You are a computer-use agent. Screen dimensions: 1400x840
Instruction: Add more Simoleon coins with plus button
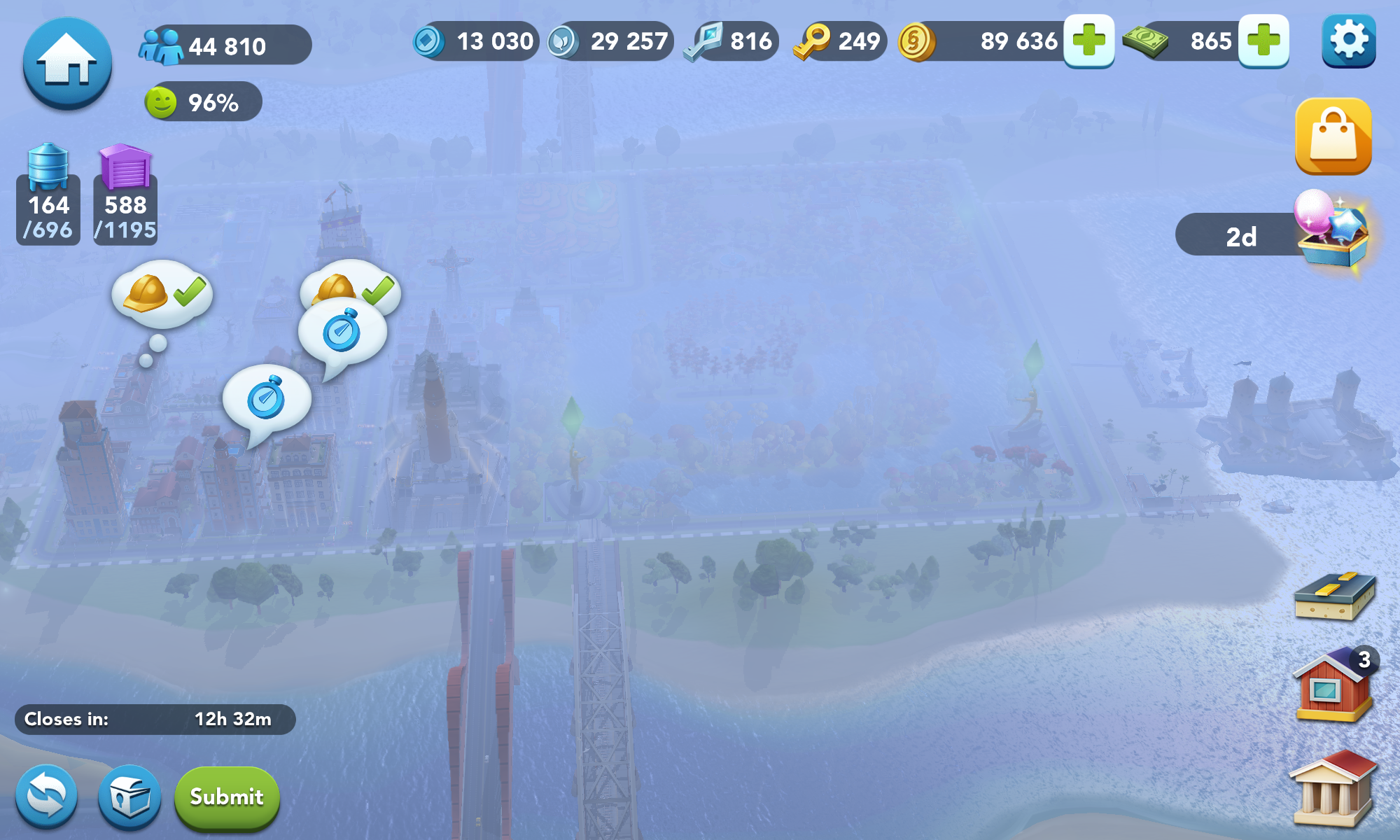[1088, 41]
